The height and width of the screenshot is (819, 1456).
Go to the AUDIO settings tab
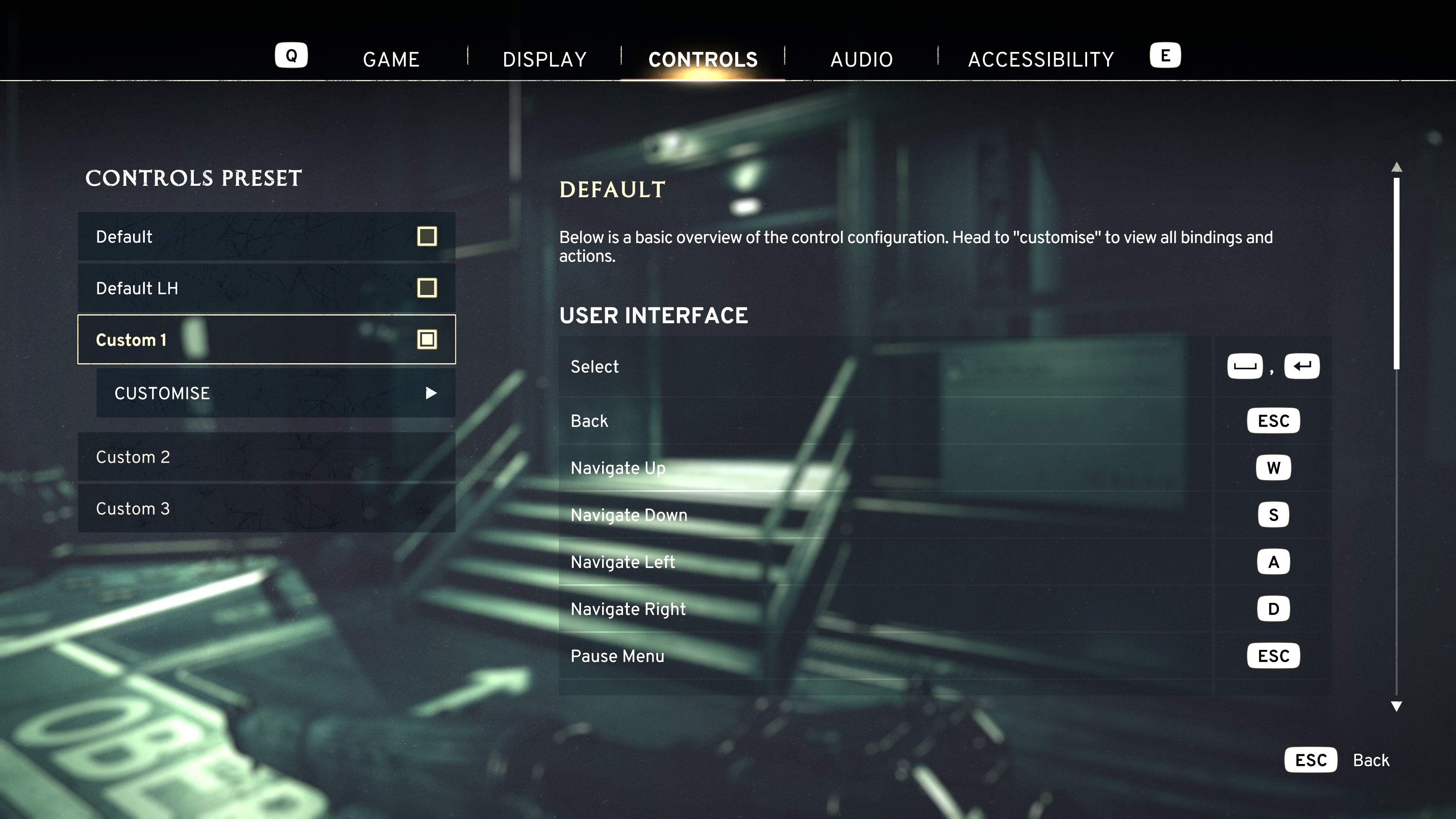pyautogui.click(x=861, y=60)
